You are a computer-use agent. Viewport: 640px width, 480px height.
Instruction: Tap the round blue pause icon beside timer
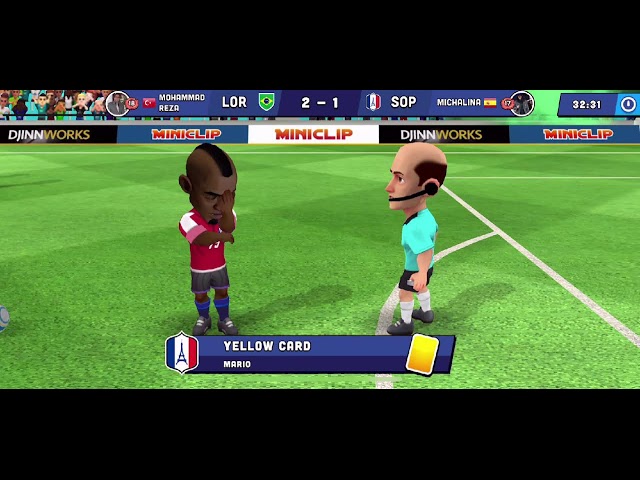click(627, 104)
